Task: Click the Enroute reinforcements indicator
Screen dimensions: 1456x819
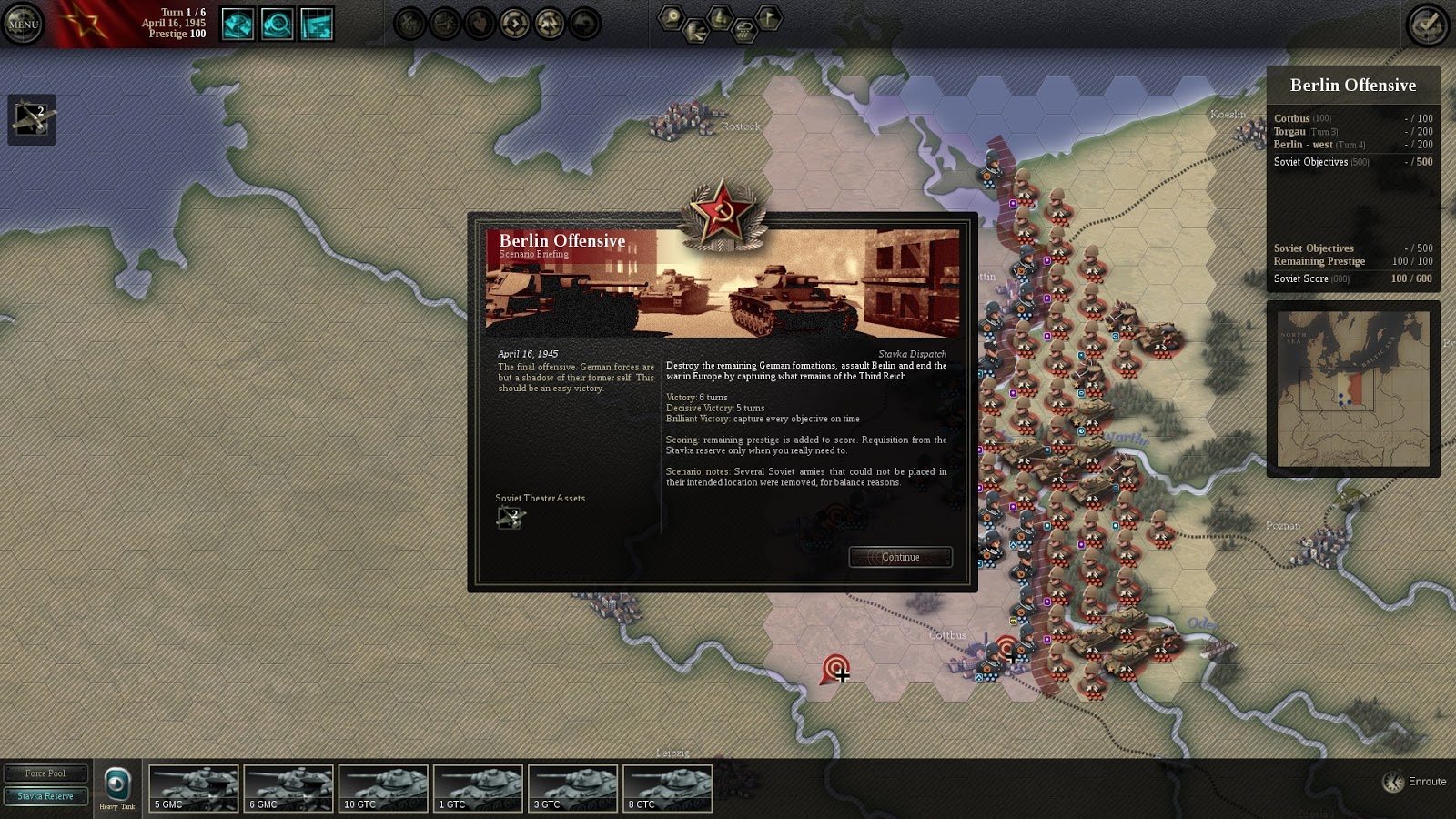Action: pyautogui.click(x=1415, y=782)
